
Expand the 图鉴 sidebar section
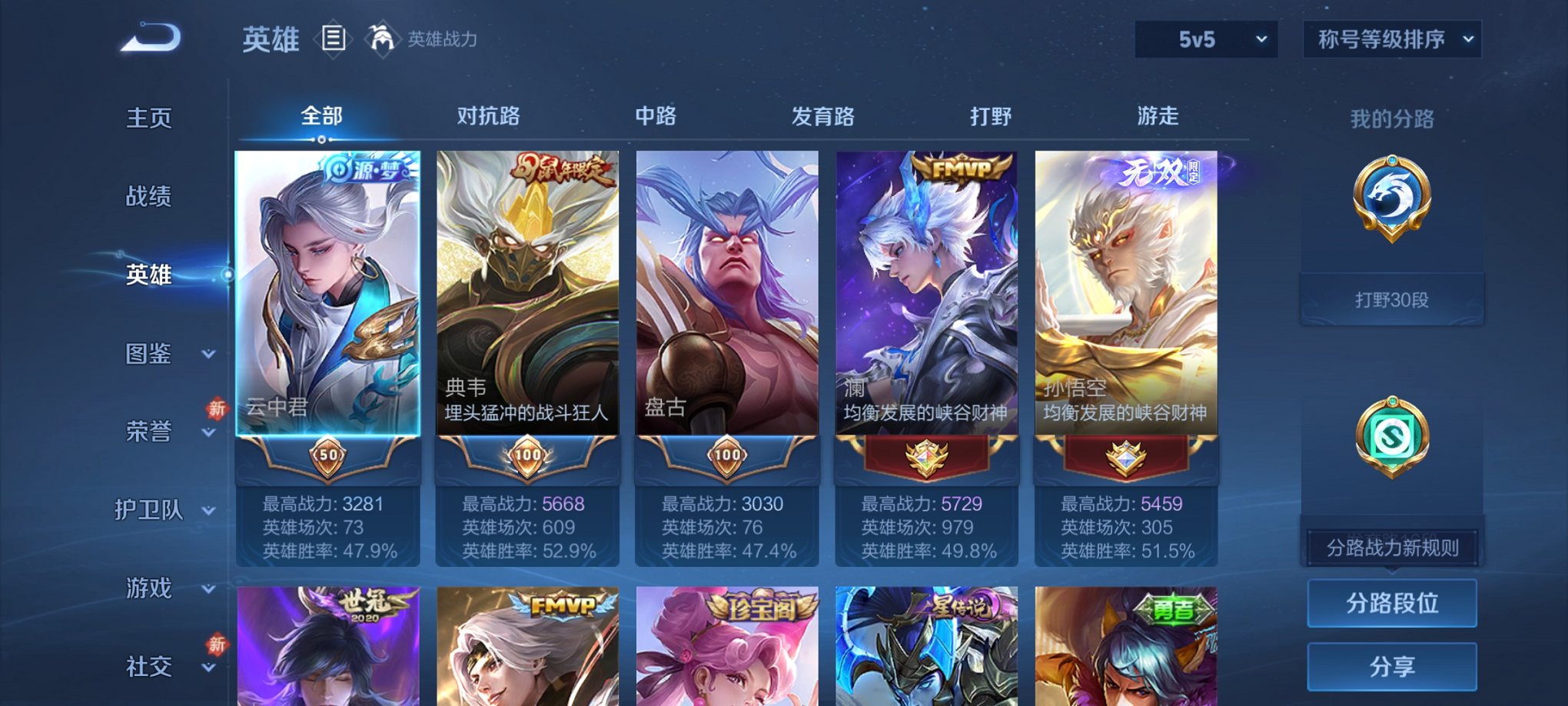[x=165, y=354]
